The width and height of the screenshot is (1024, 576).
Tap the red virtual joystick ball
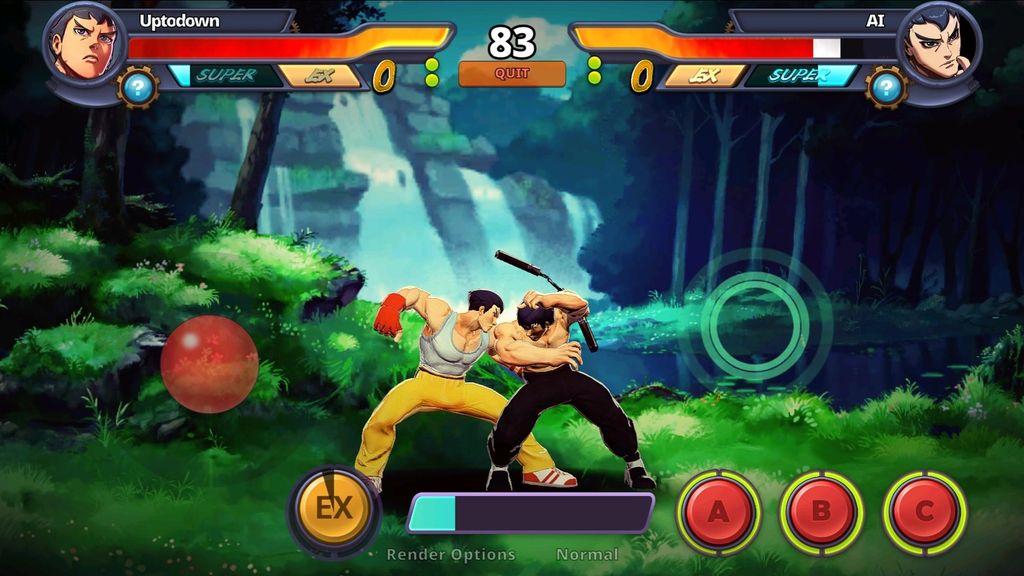209,364
